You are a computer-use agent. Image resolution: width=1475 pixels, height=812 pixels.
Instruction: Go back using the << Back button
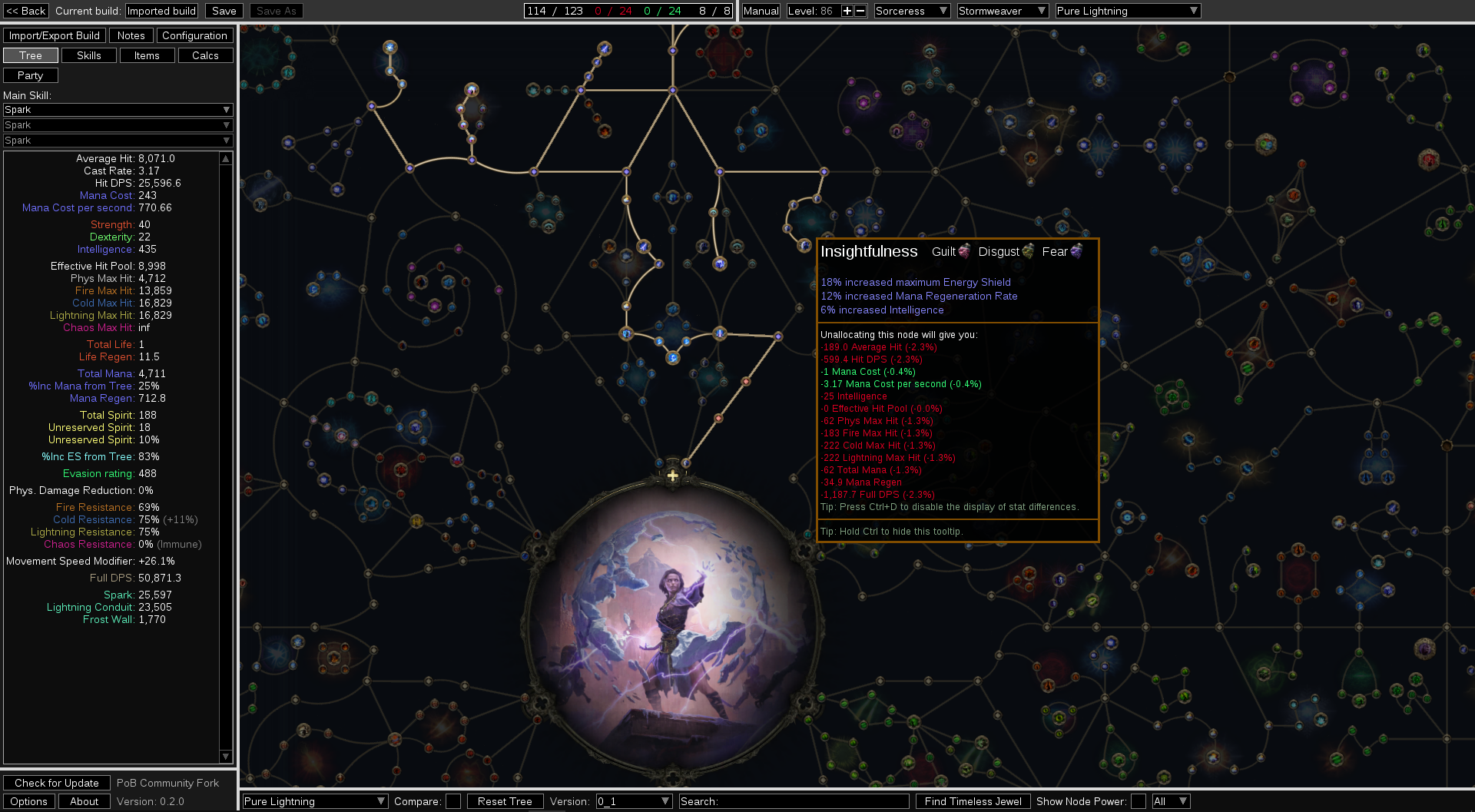pos(26,11)
